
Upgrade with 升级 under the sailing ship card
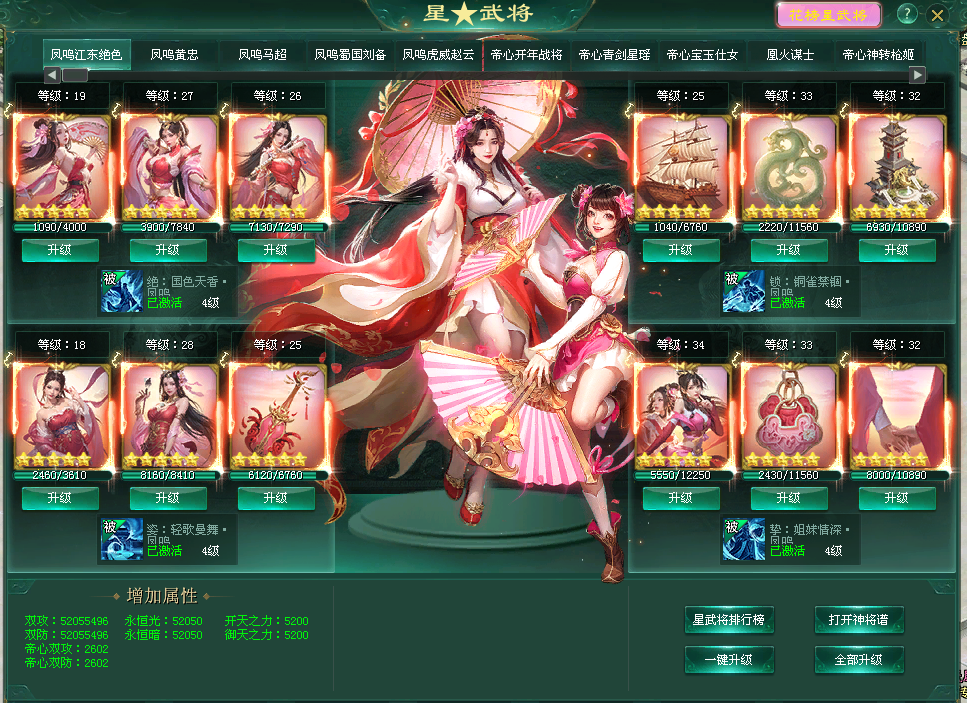click(x=681, y=250)
